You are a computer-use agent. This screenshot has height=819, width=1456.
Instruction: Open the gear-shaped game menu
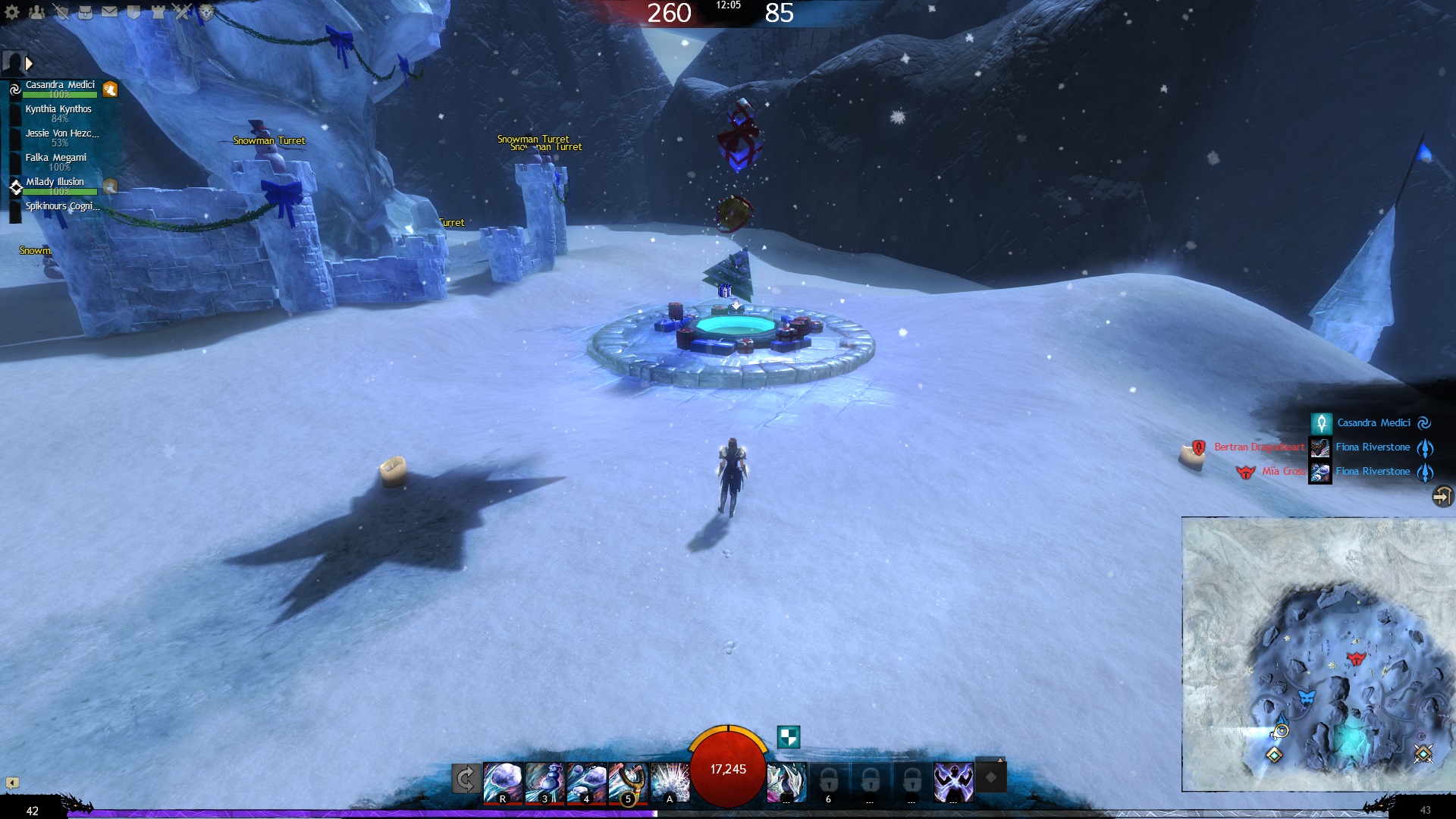[12, 12]
